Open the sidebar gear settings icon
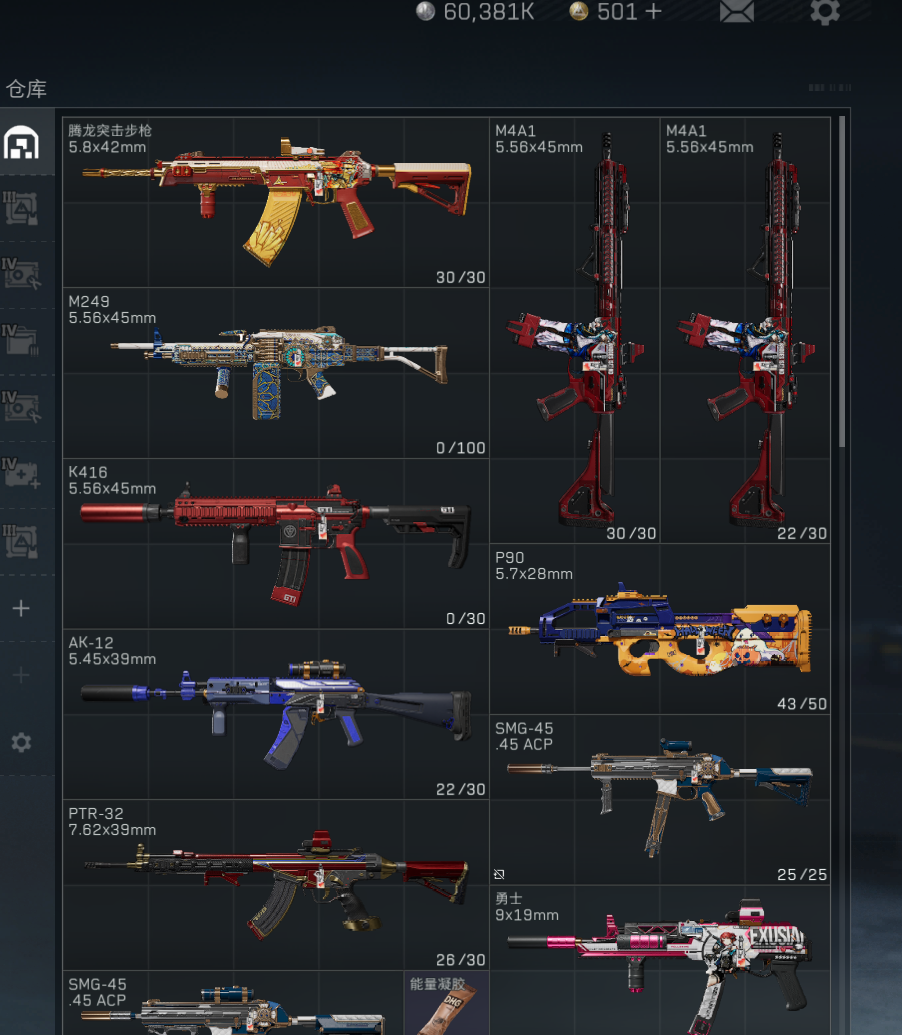 (21, 742)
